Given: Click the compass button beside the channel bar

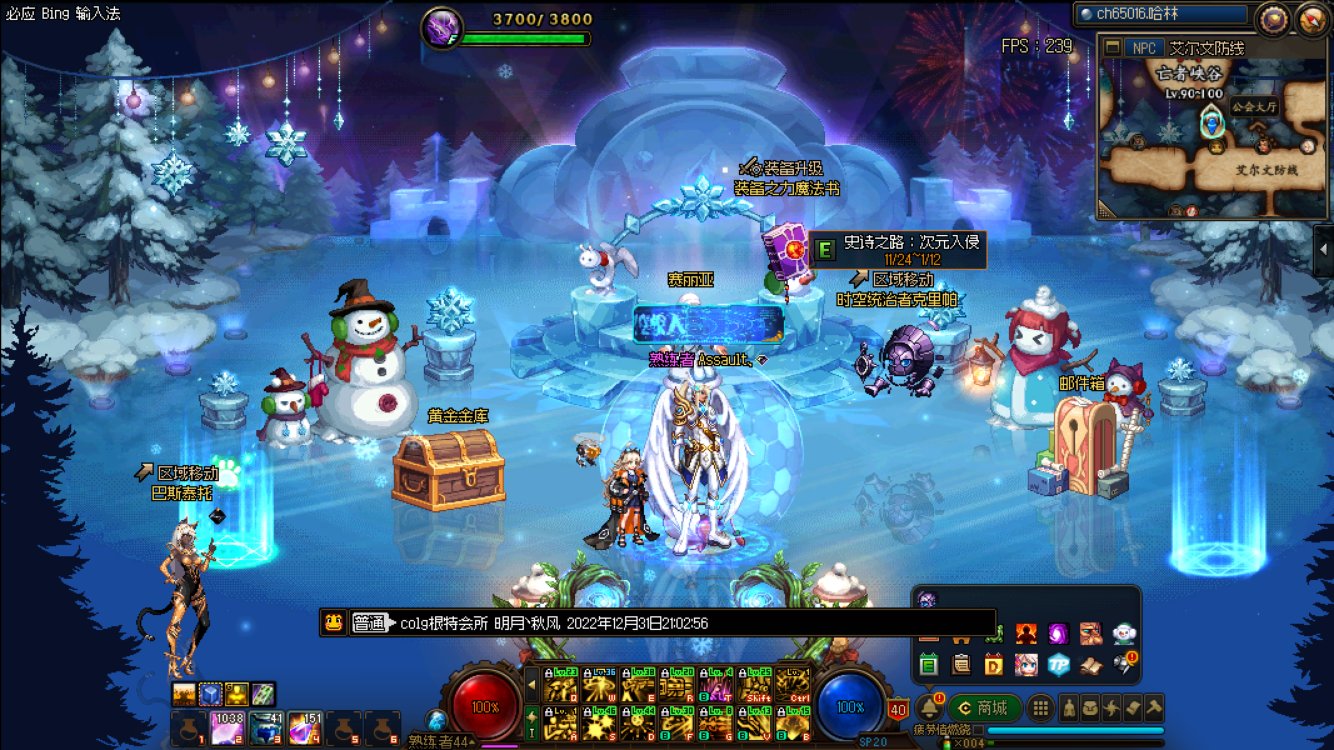Looking at the screenshot, I should click(1274, 18).
